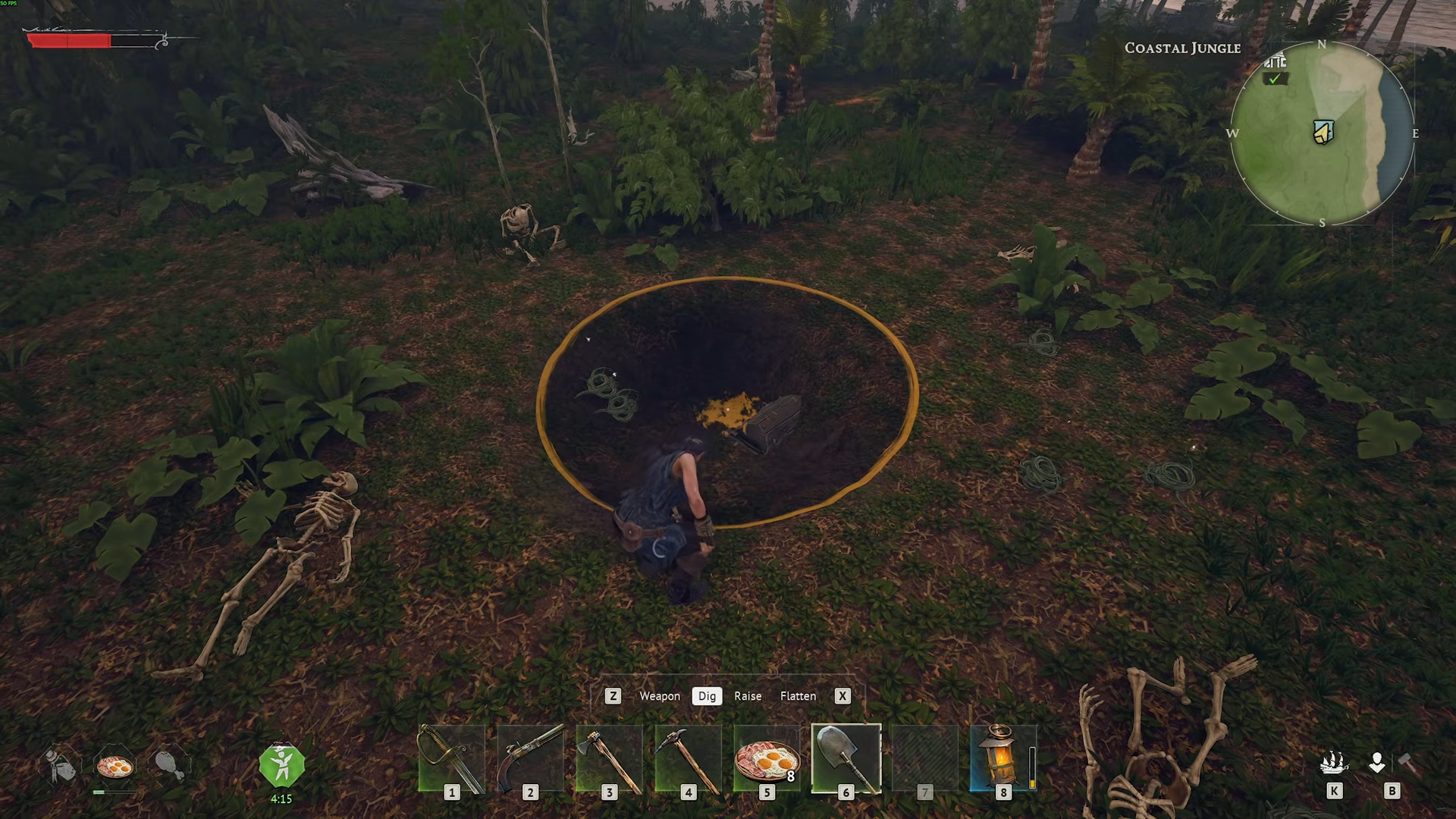Screen dimensions: 1456x819
Task: Switch shovel mode to Raise
Action: coord(747,696)
